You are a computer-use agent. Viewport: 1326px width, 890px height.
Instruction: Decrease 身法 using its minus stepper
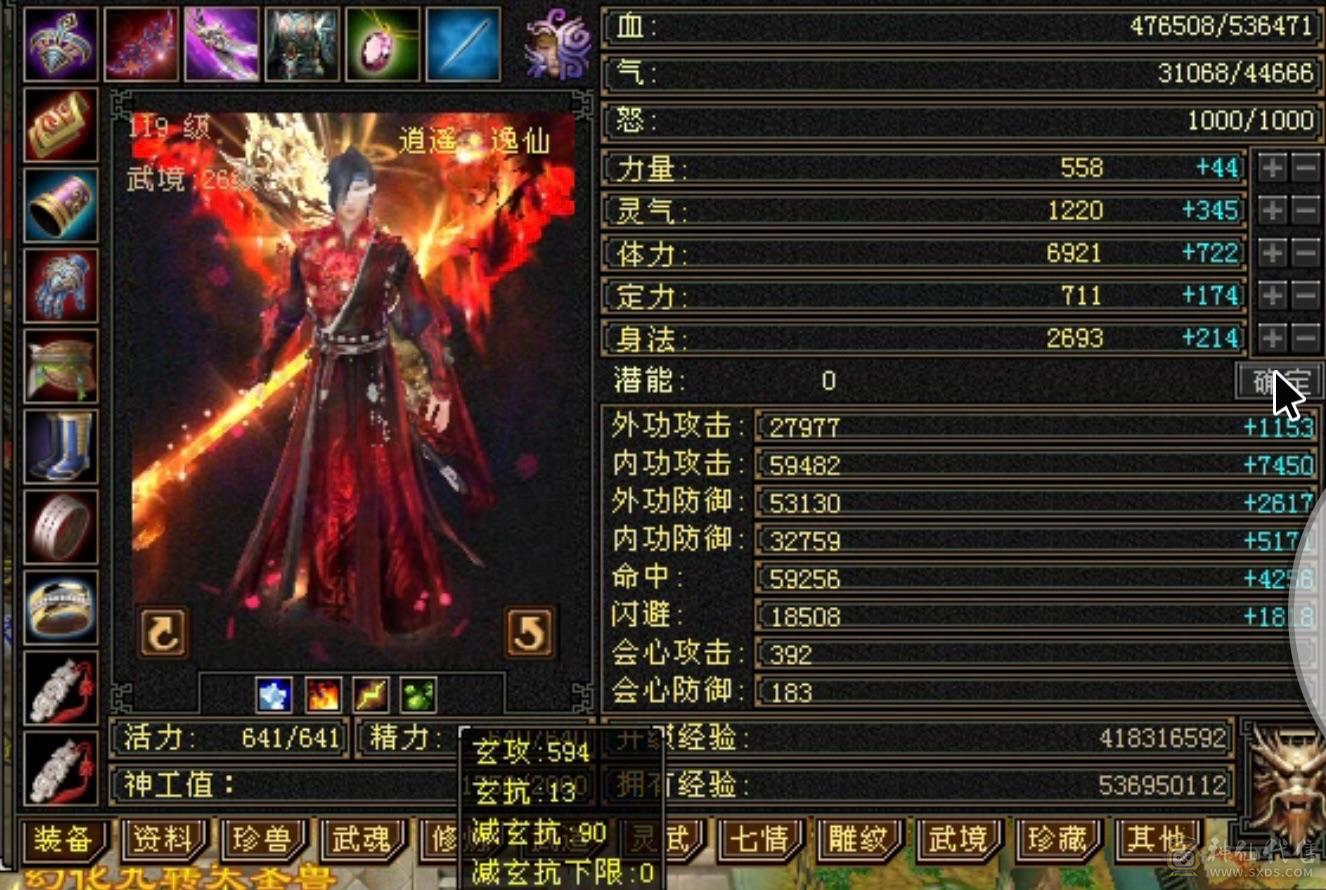click(1303, 338)
